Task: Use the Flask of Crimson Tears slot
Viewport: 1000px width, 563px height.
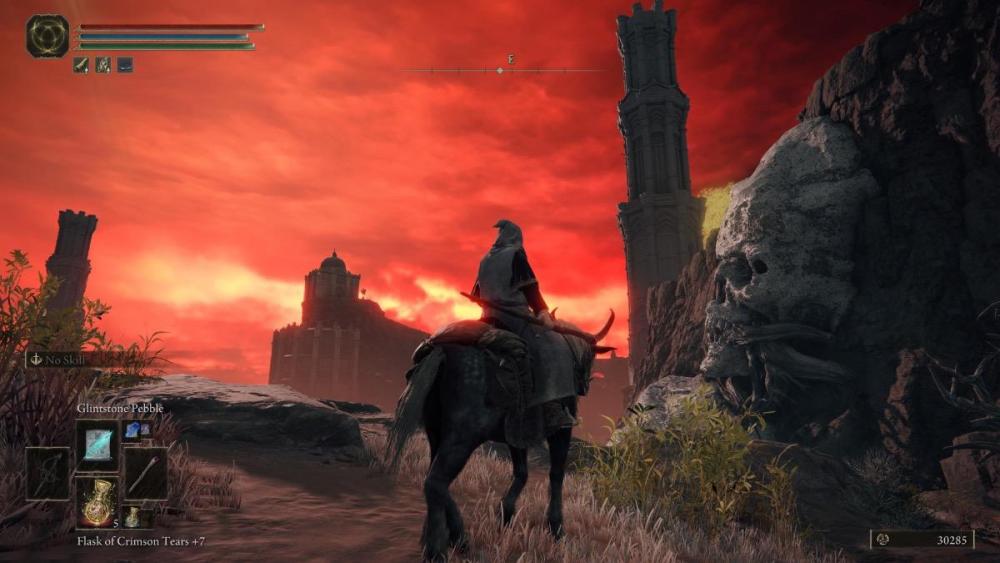Action: point(97,502)
